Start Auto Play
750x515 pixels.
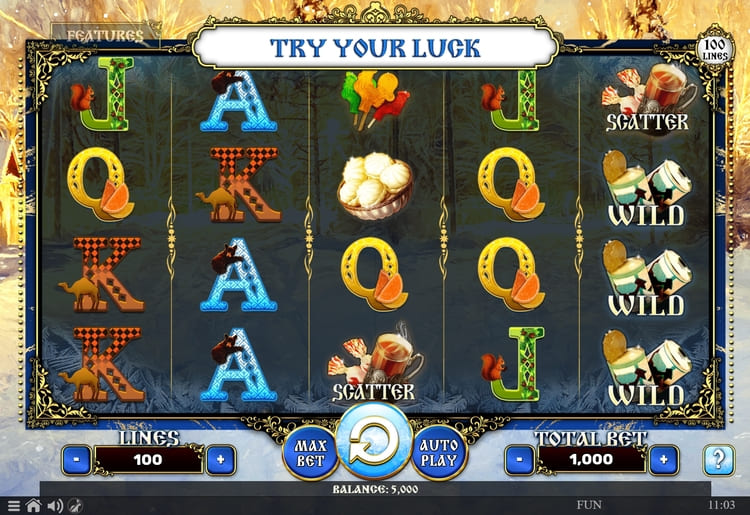tap(438, 453)
